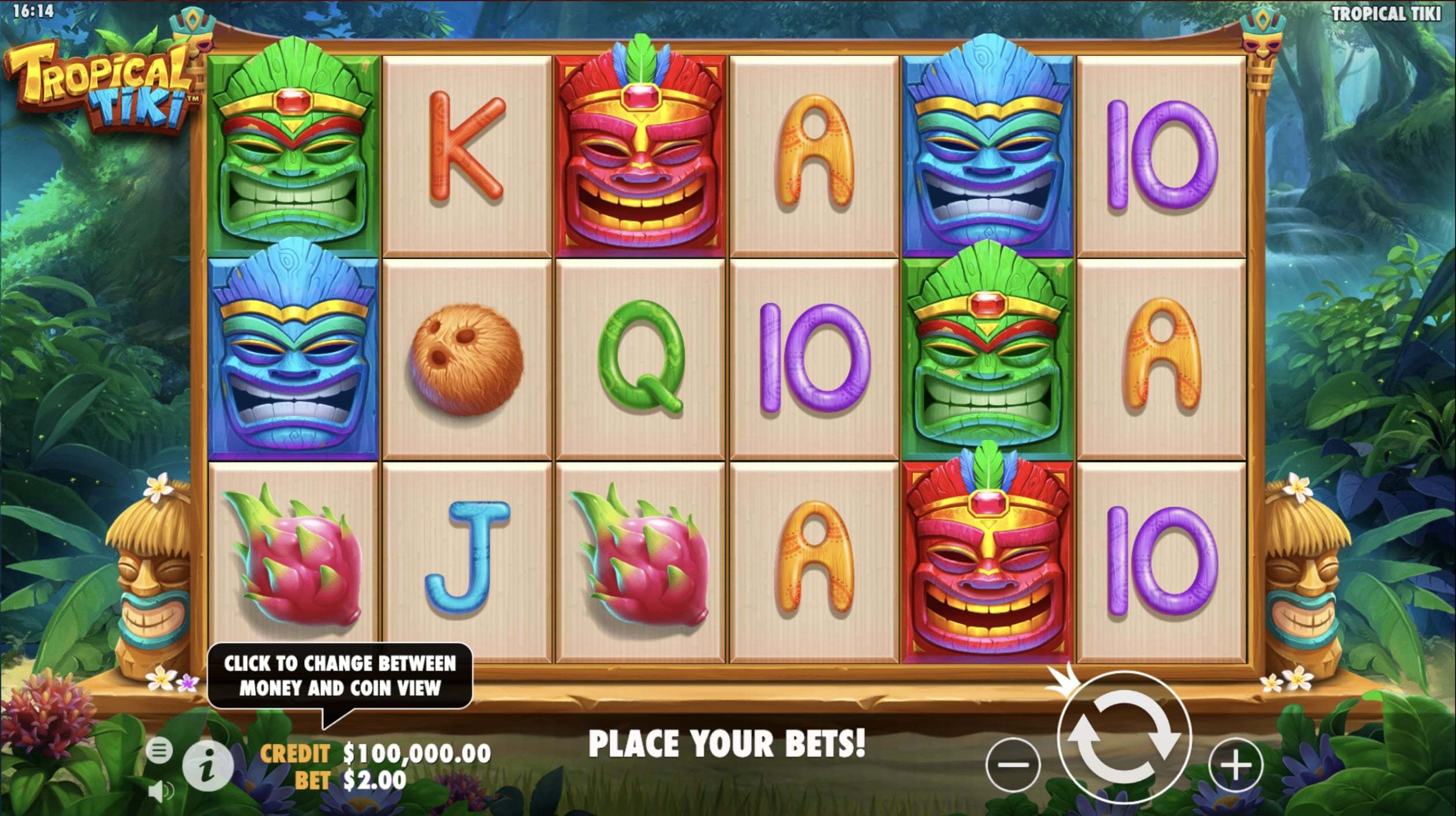Increase the bet with the plus button
The width and height of the screenshot is (1456, 816).
pos(1235,765)
